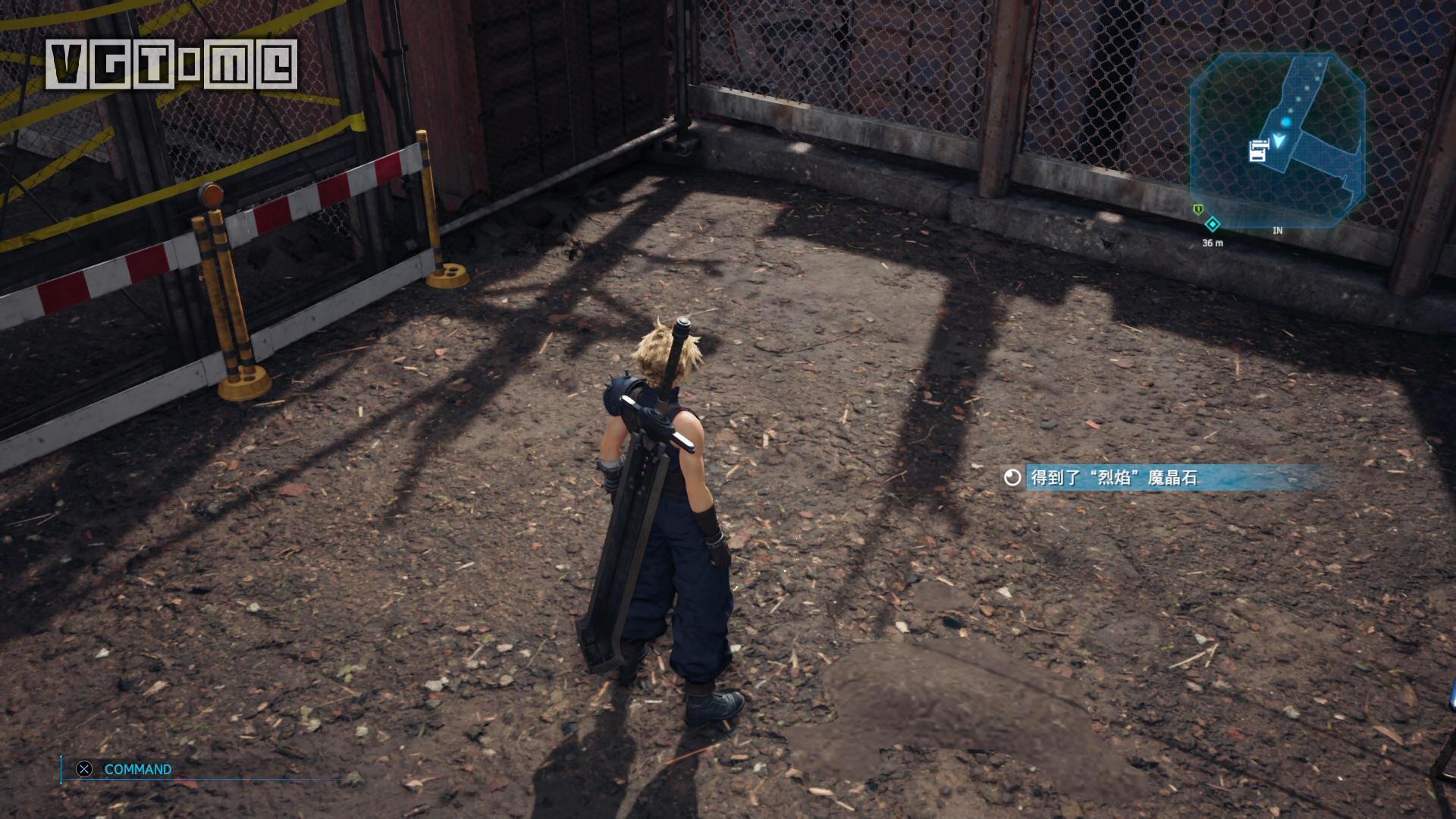Click the teal diamond objective marker
1456x819 pixels.
click(x=1212, y=224)
